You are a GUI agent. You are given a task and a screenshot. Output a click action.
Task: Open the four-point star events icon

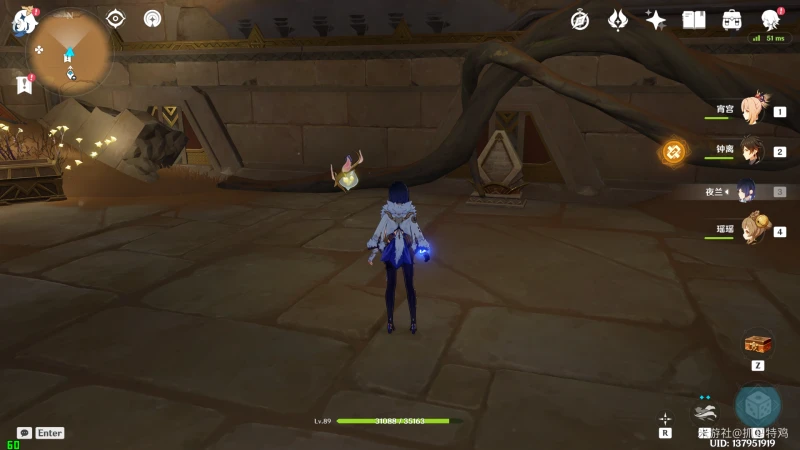656,19
